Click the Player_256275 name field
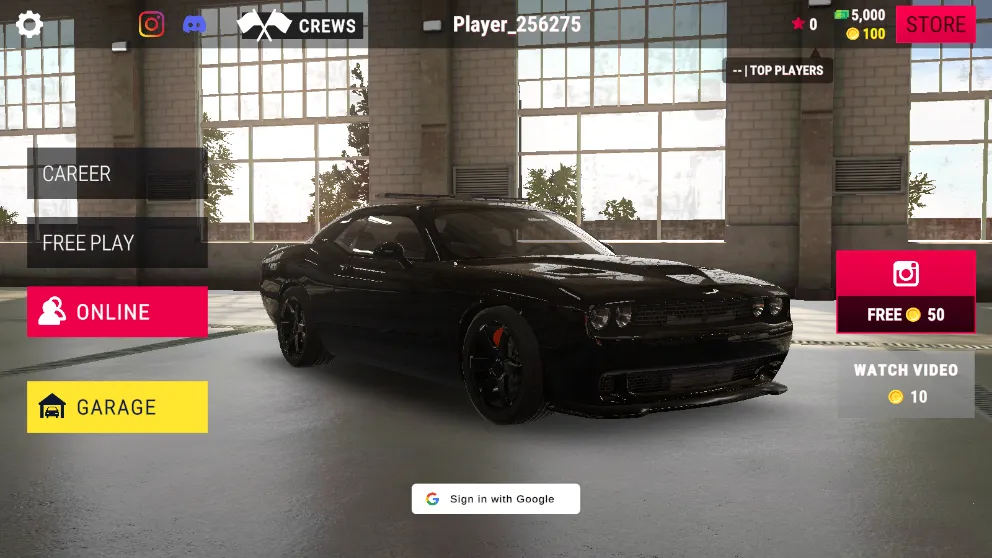Viewport: 992px width, 558px height. [x=516, y=25]
